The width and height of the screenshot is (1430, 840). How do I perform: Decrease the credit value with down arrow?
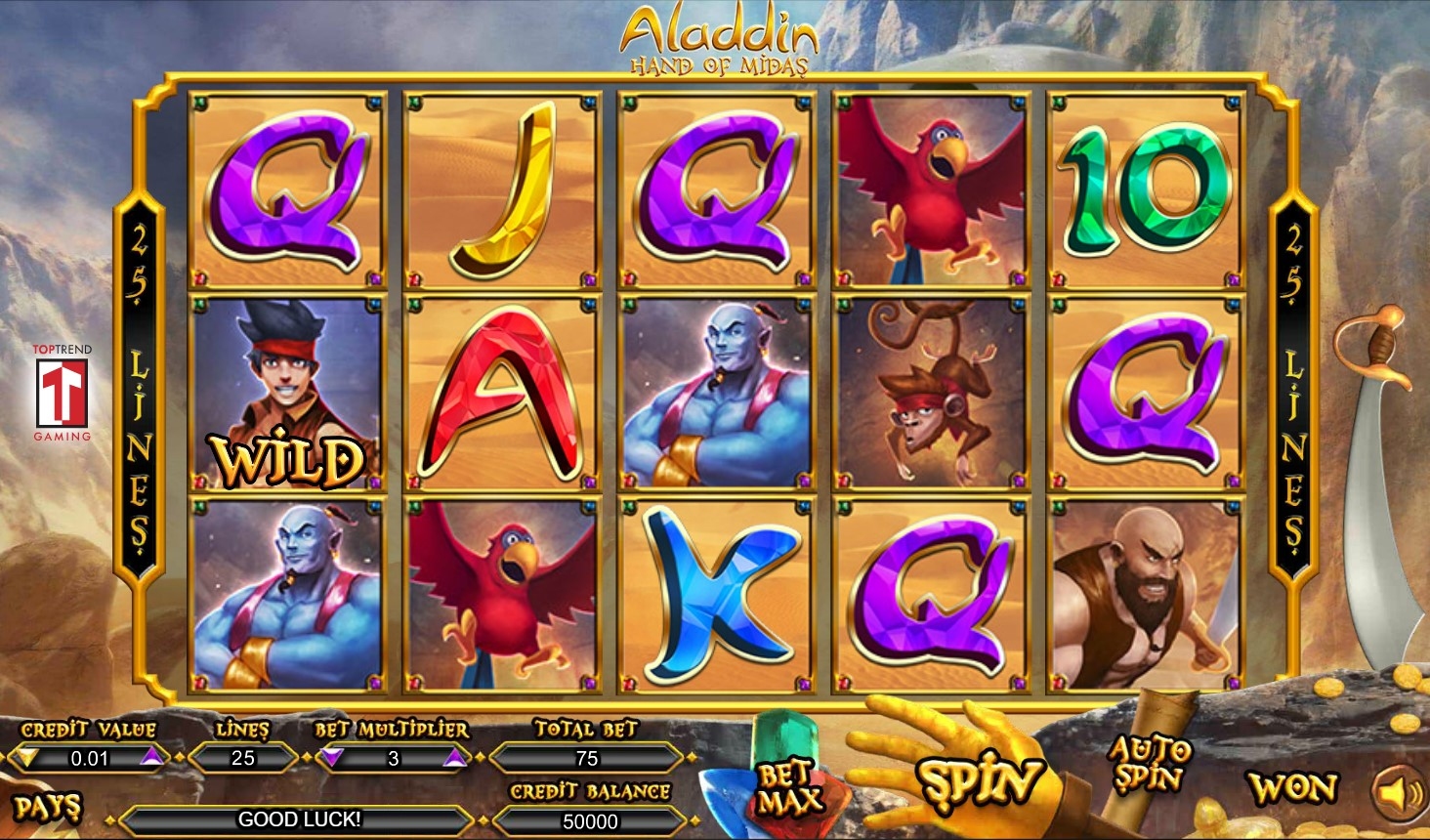tap(28, 757)
